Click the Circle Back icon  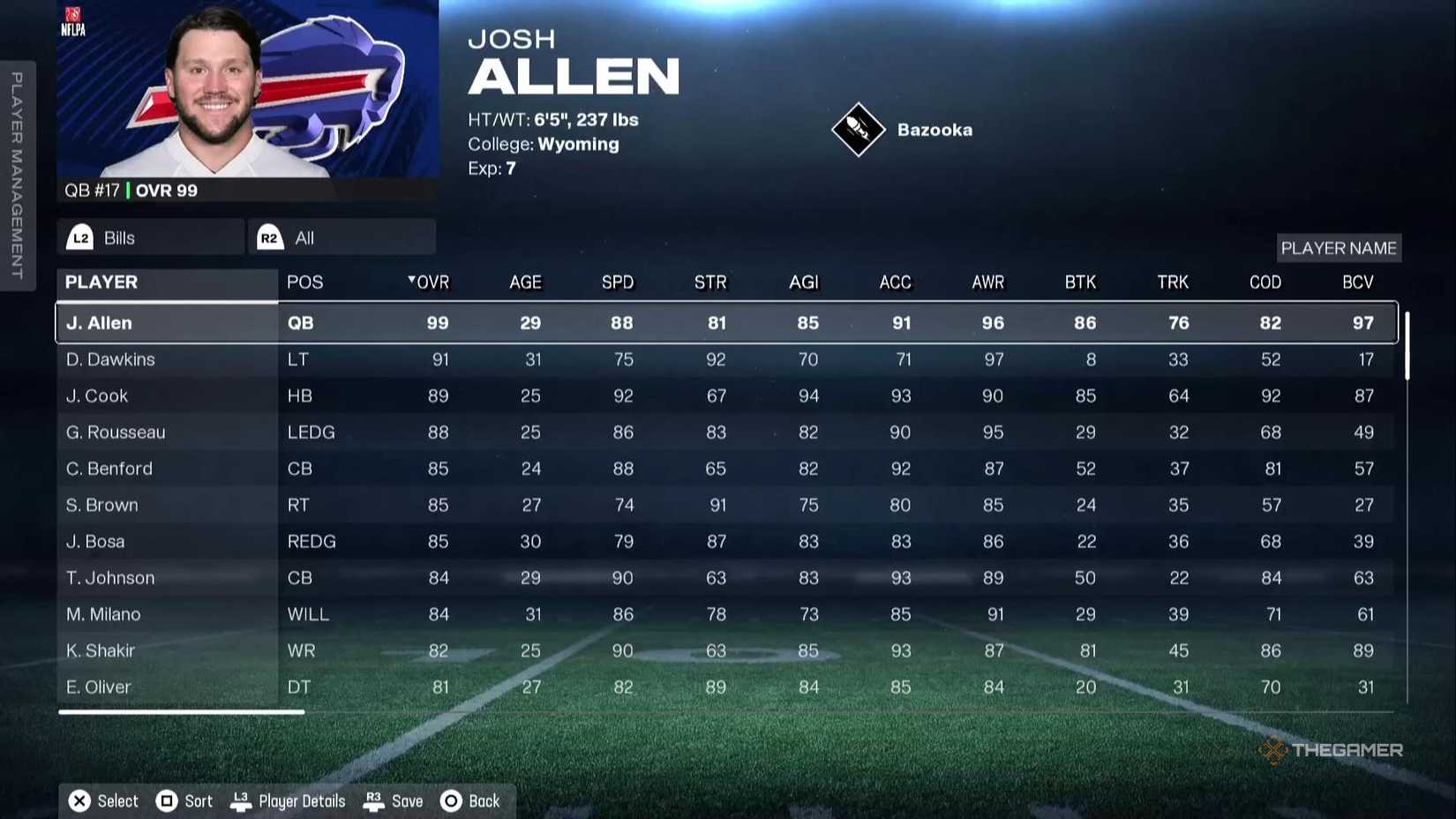tap(451, 800)
